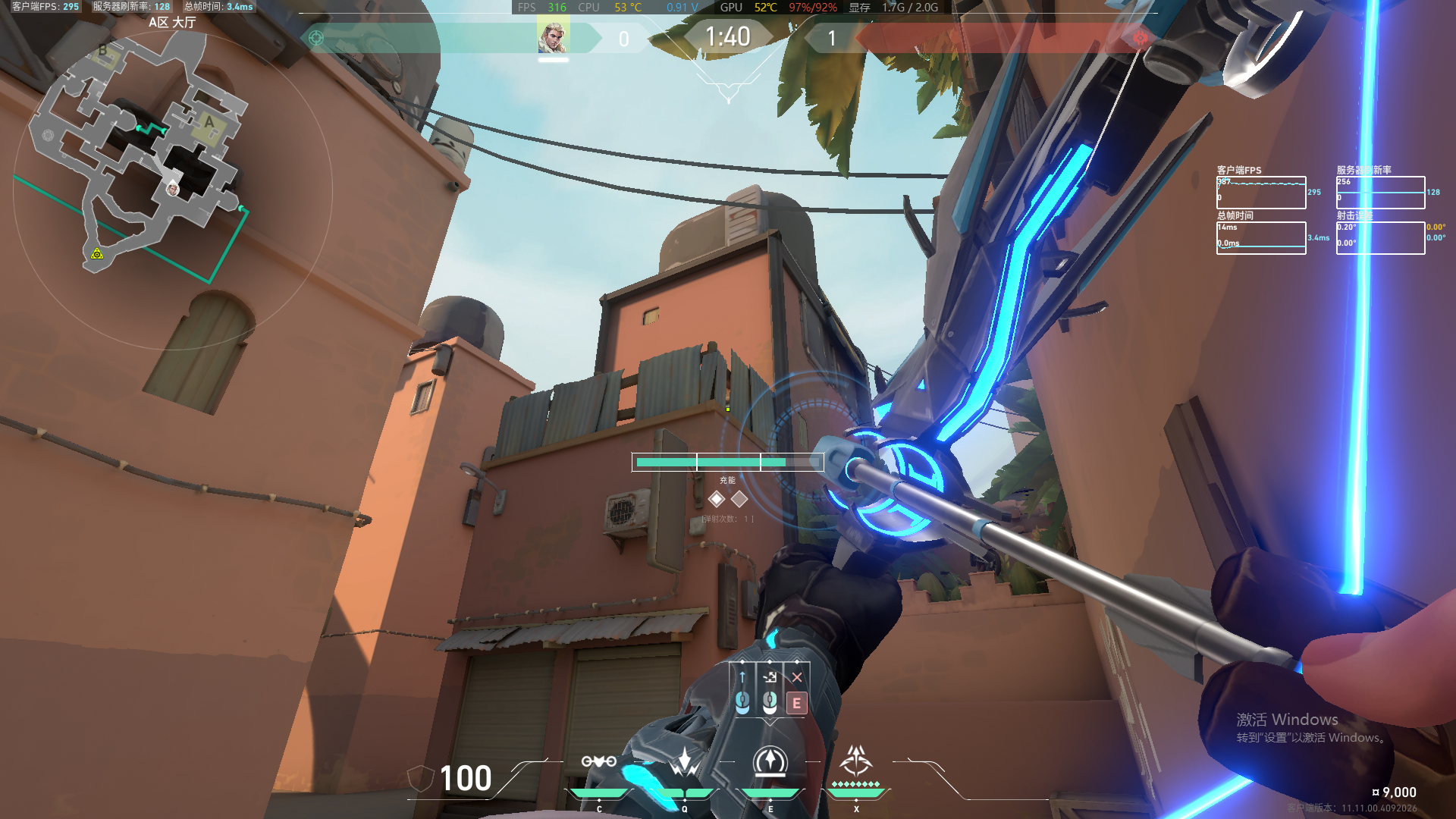Select the A site marker on the minimap
The width and height of the screenshot is (1456, 819).
tap(209, 122)
